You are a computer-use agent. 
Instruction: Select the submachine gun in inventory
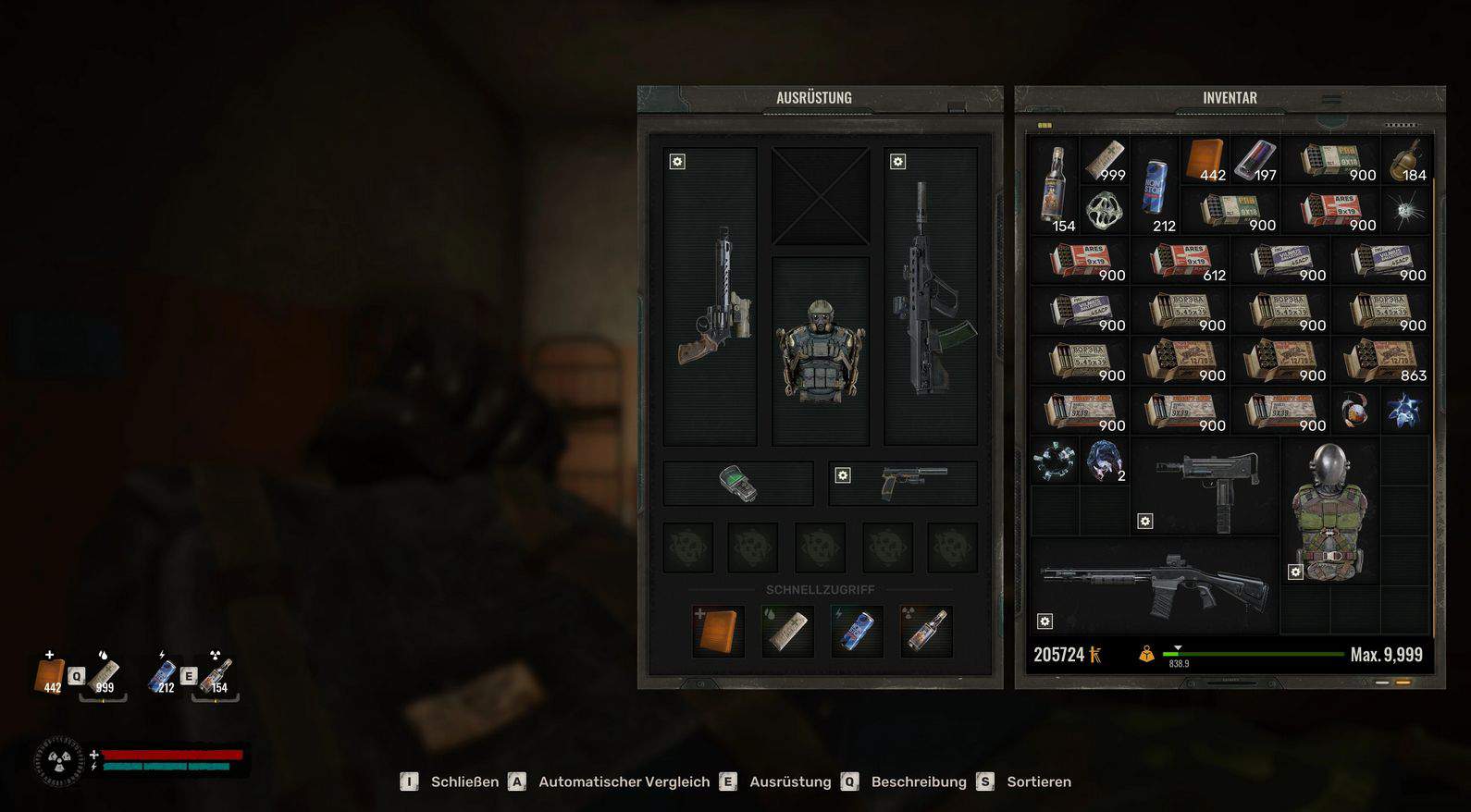point(1206,487)
